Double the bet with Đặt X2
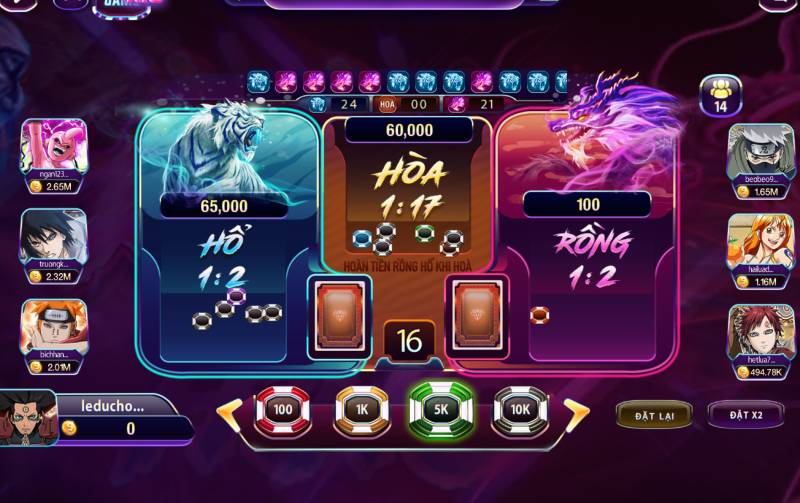 coord(745,414)
